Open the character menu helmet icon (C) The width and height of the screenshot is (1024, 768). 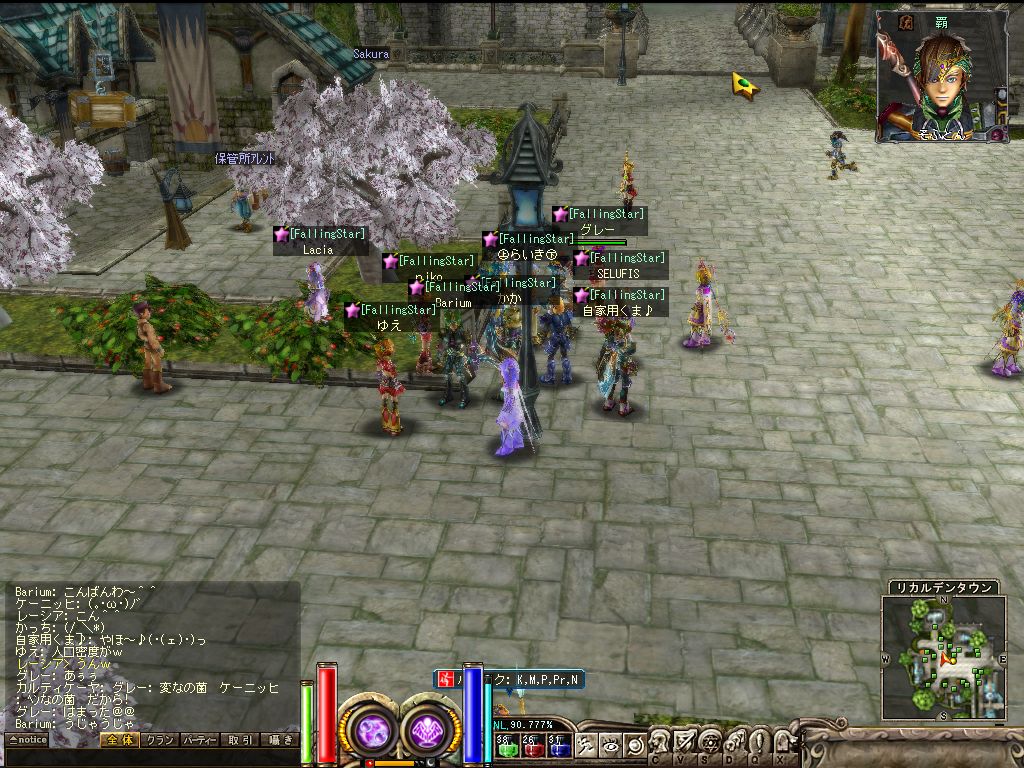pos(661,742)
